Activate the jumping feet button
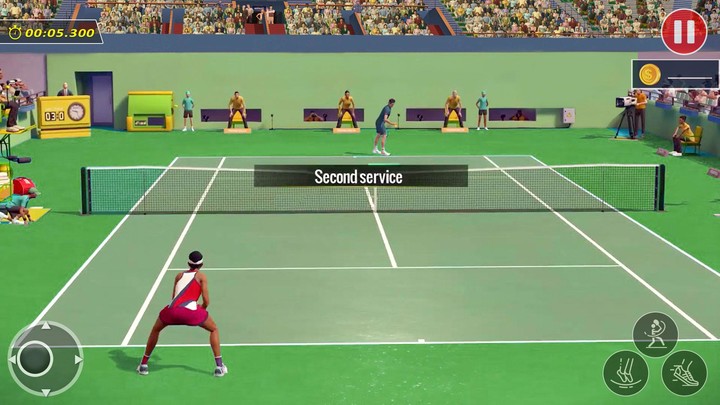The image size is (720, 405). pyautogui.click(x=626, y=373)
